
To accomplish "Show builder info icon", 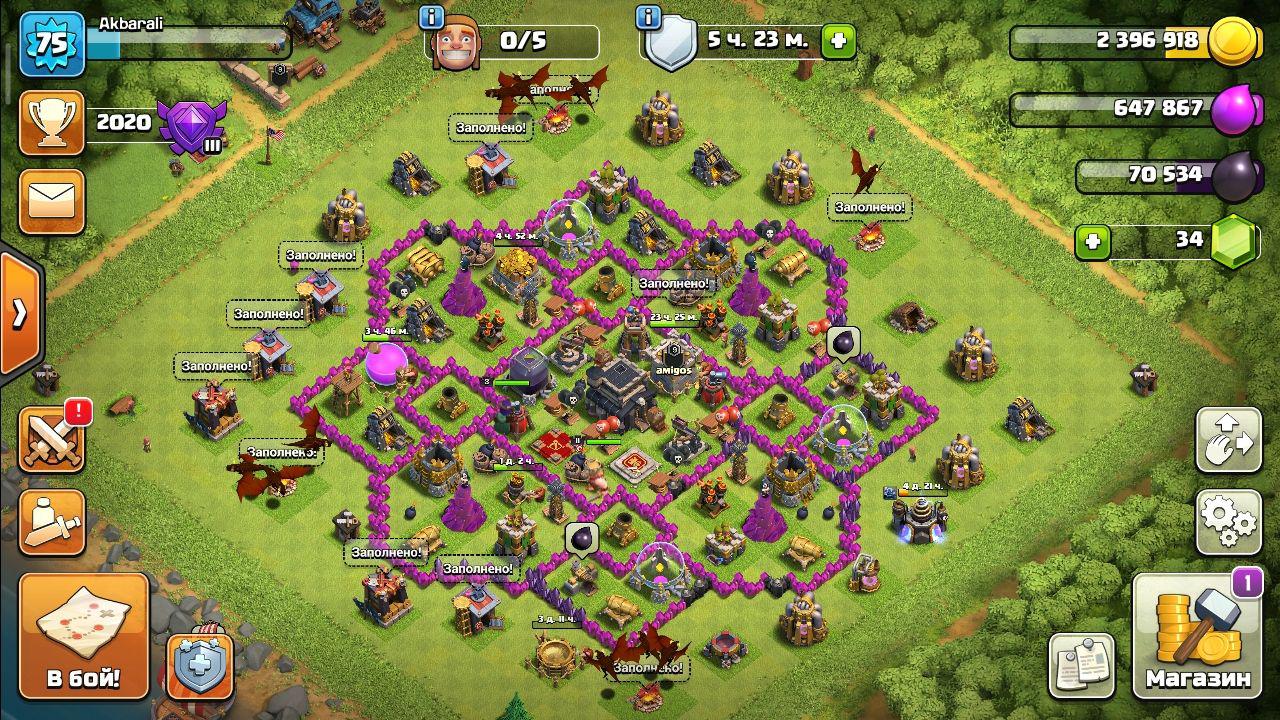I will pos(432,17).
